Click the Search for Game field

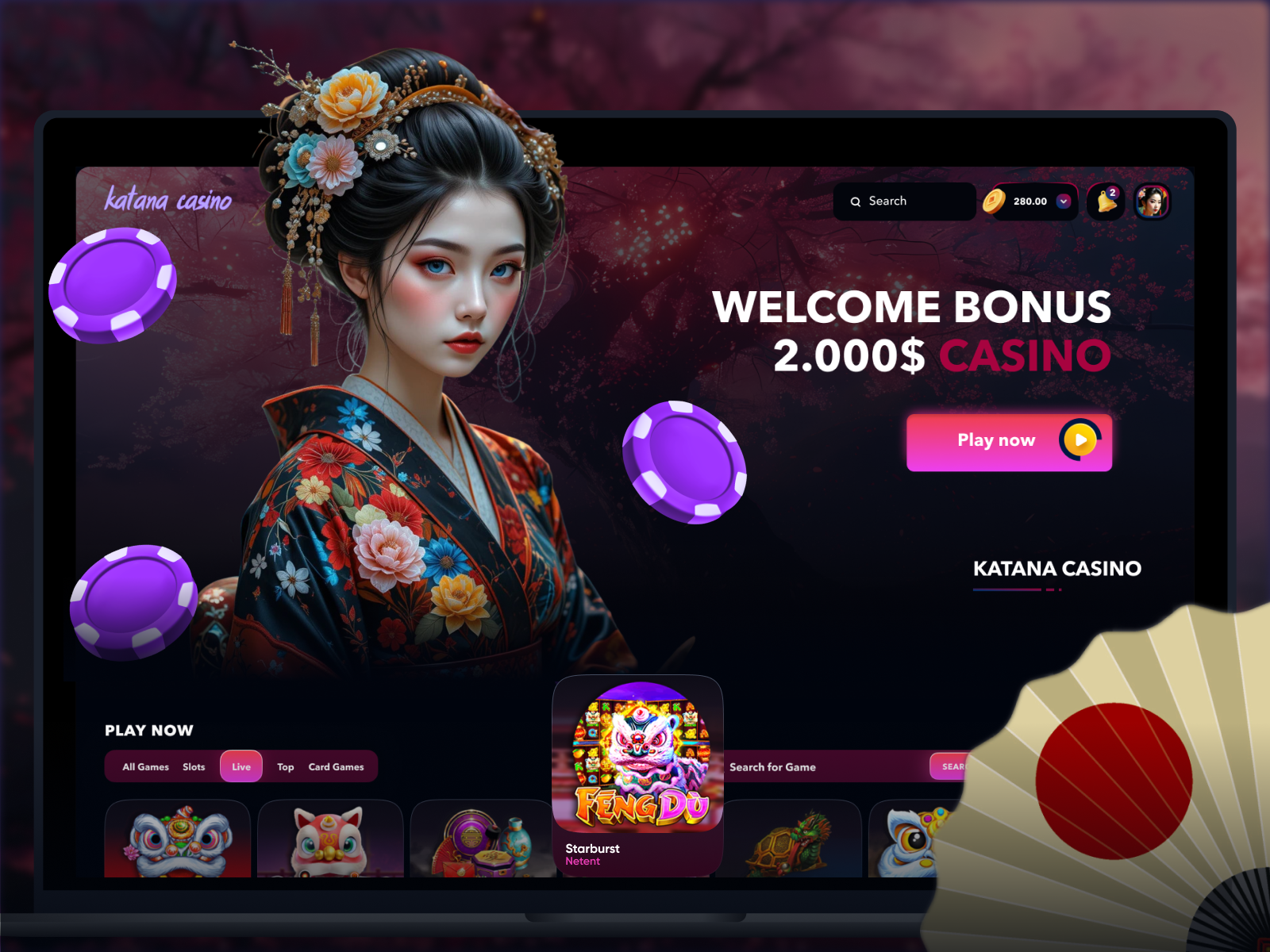click(825, 767)
